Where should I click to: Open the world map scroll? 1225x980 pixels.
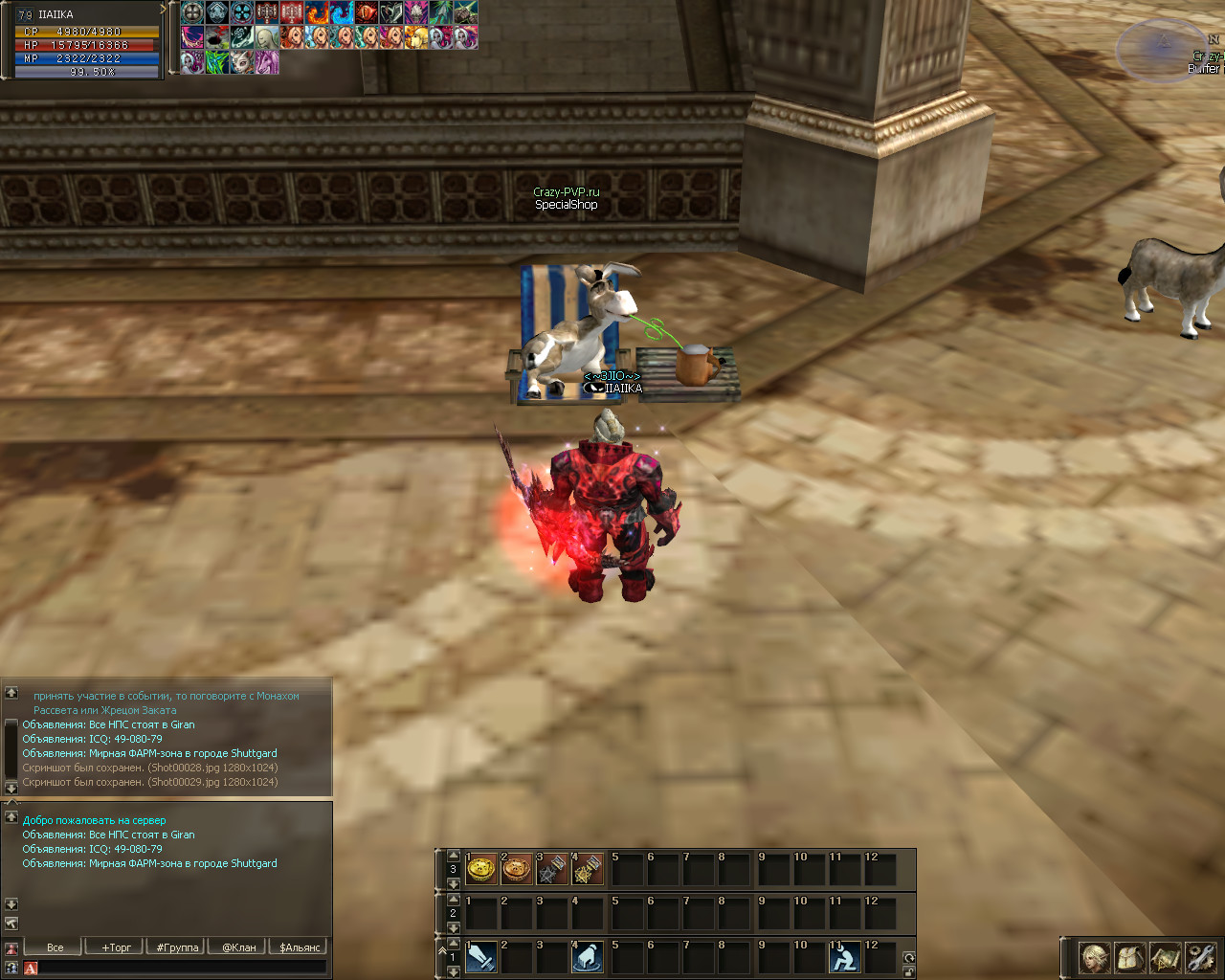[x=1165, y=957]
